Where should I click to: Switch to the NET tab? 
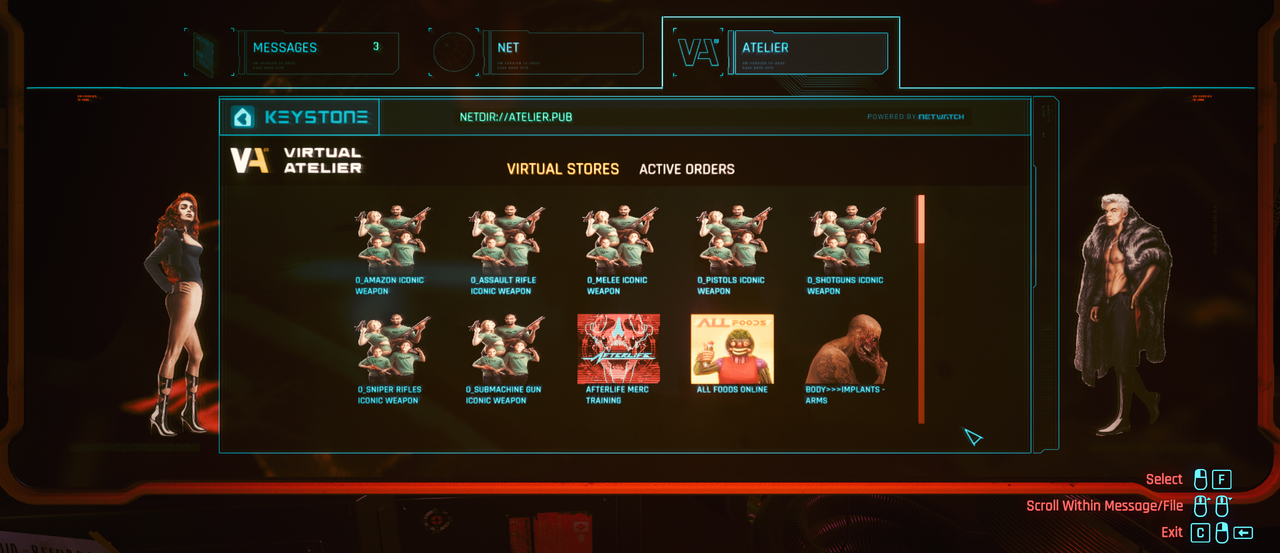pyautogui.click(x=567, y=52)
